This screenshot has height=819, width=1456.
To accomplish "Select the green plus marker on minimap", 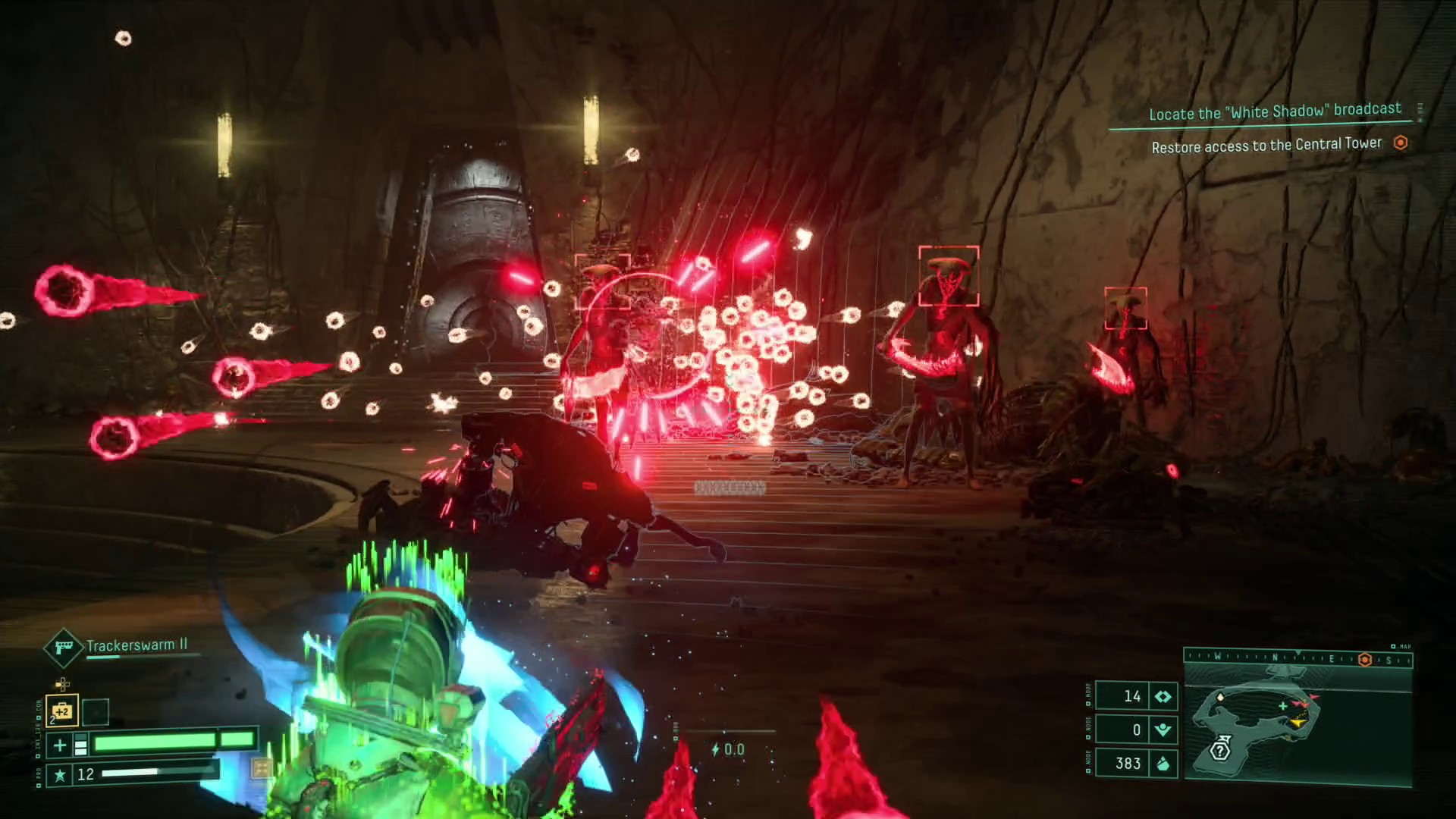I will point(1283,706).
